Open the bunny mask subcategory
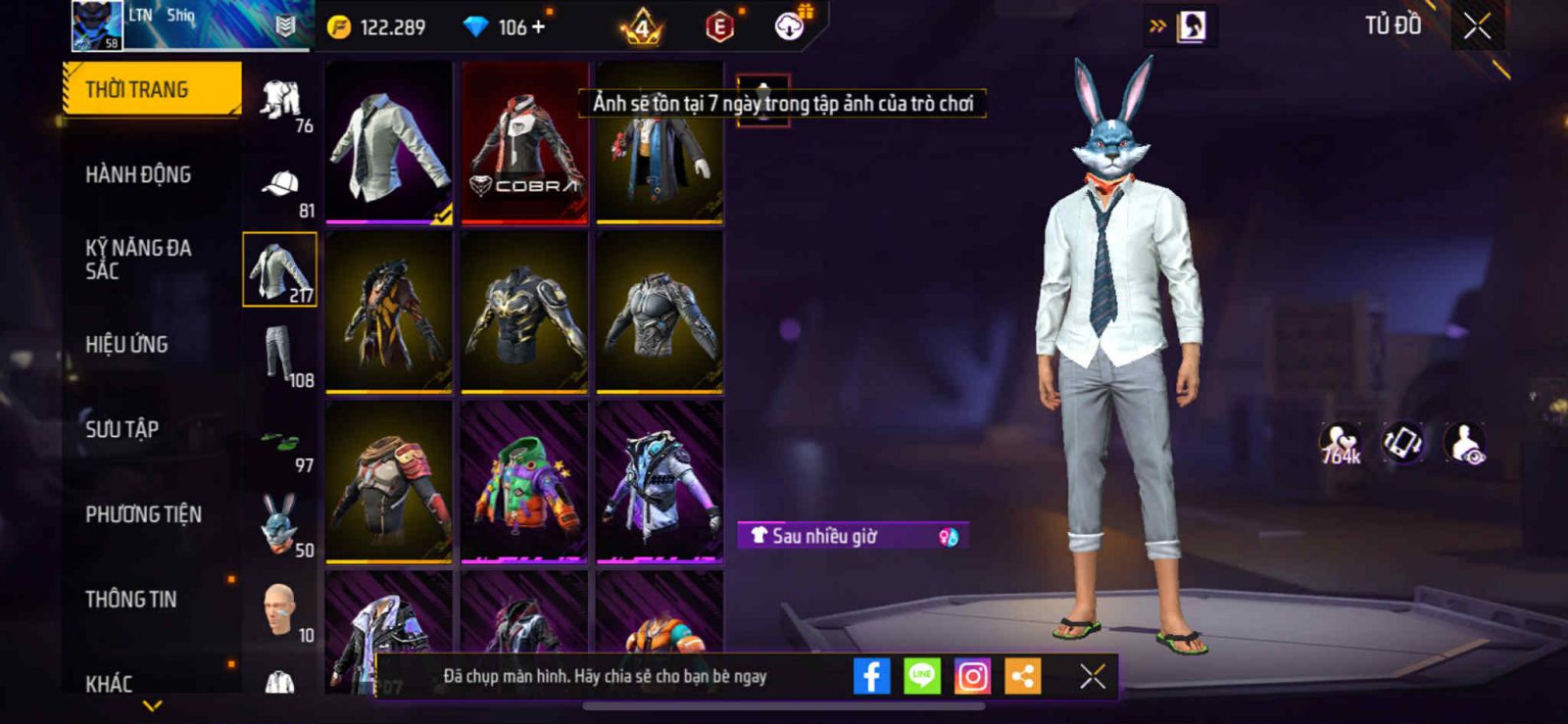Screen dimensions: 1568x724 tap(280, 525)
